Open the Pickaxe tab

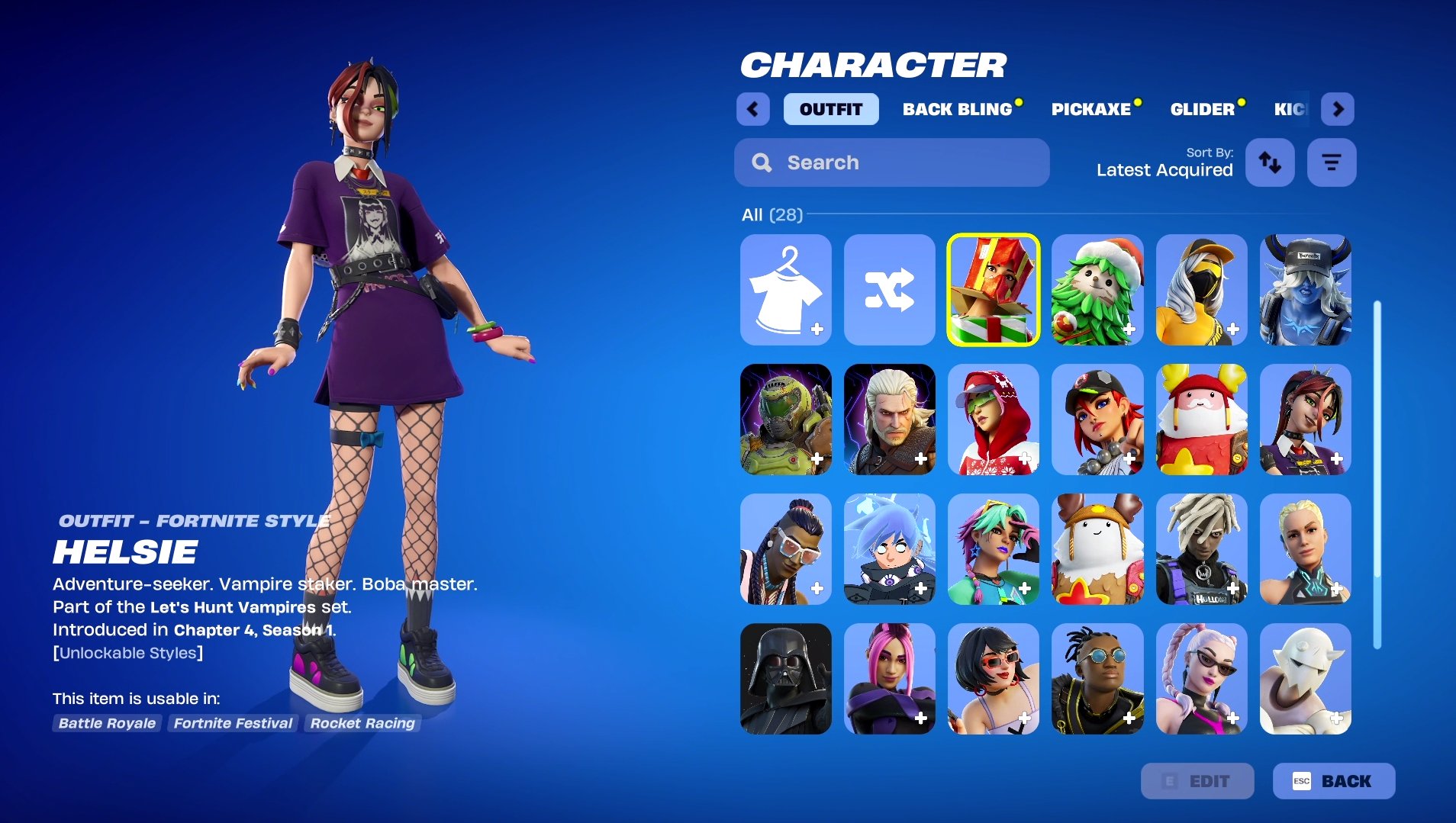[x=1090, y=109]
